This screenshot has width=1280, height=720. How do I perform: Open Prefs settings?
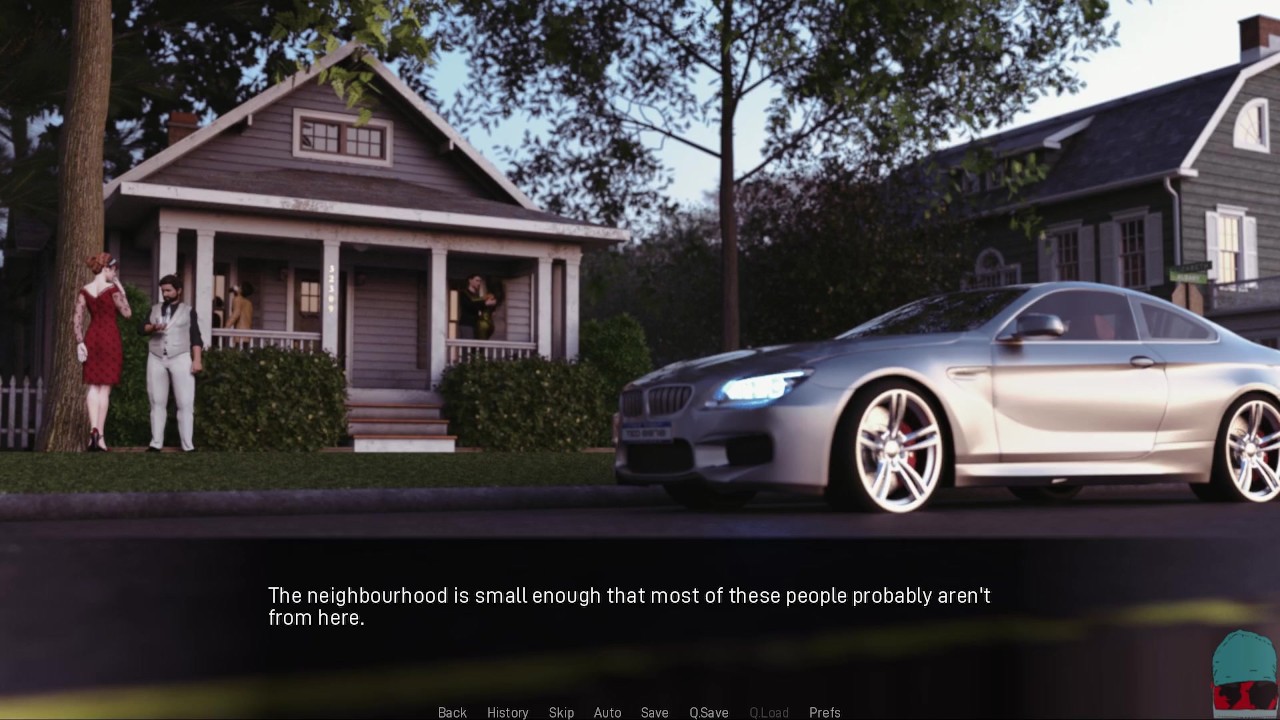pyautogui.click(x=824, y=712)
